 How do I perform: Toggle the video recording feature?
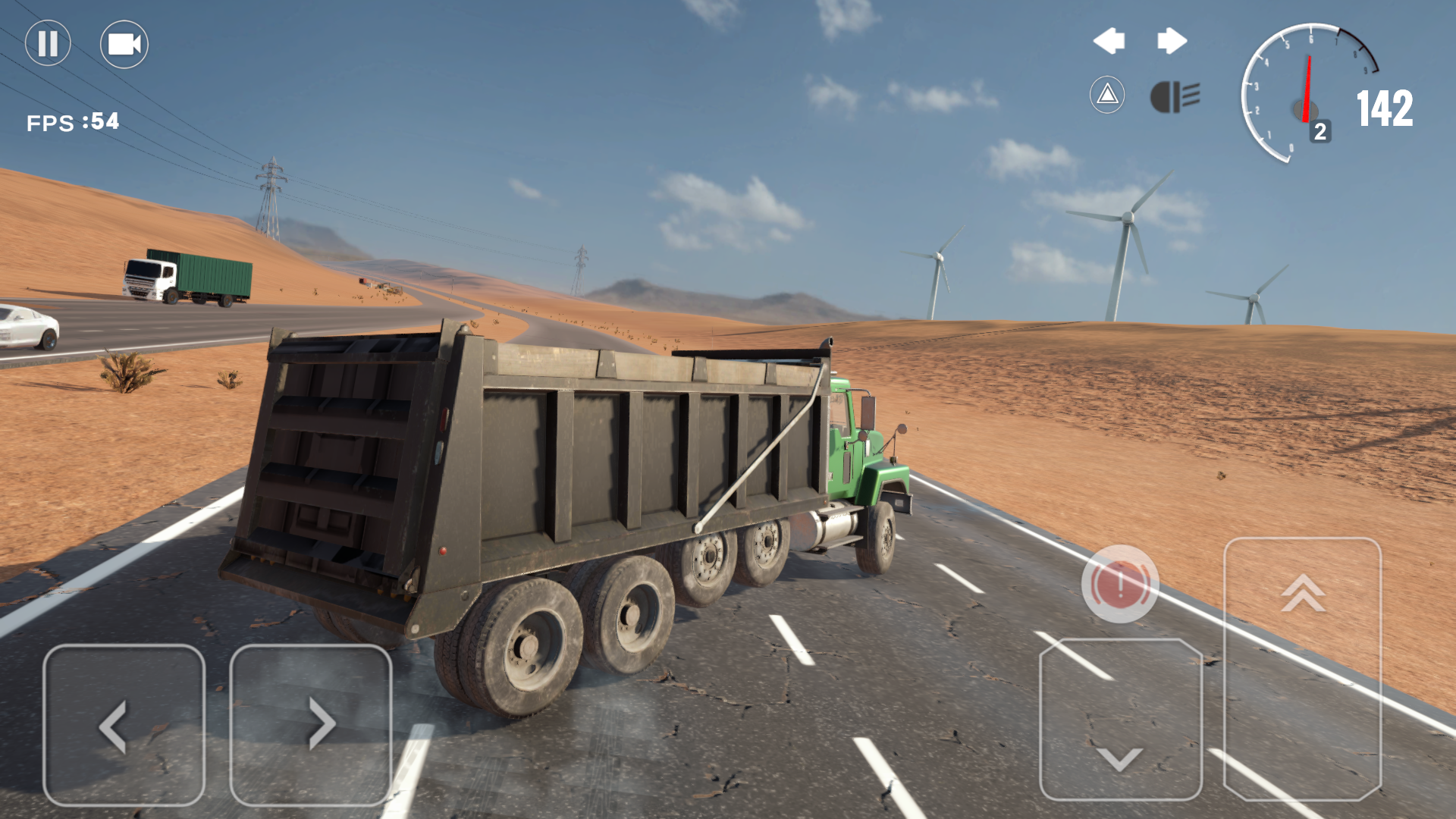point(124,44)
